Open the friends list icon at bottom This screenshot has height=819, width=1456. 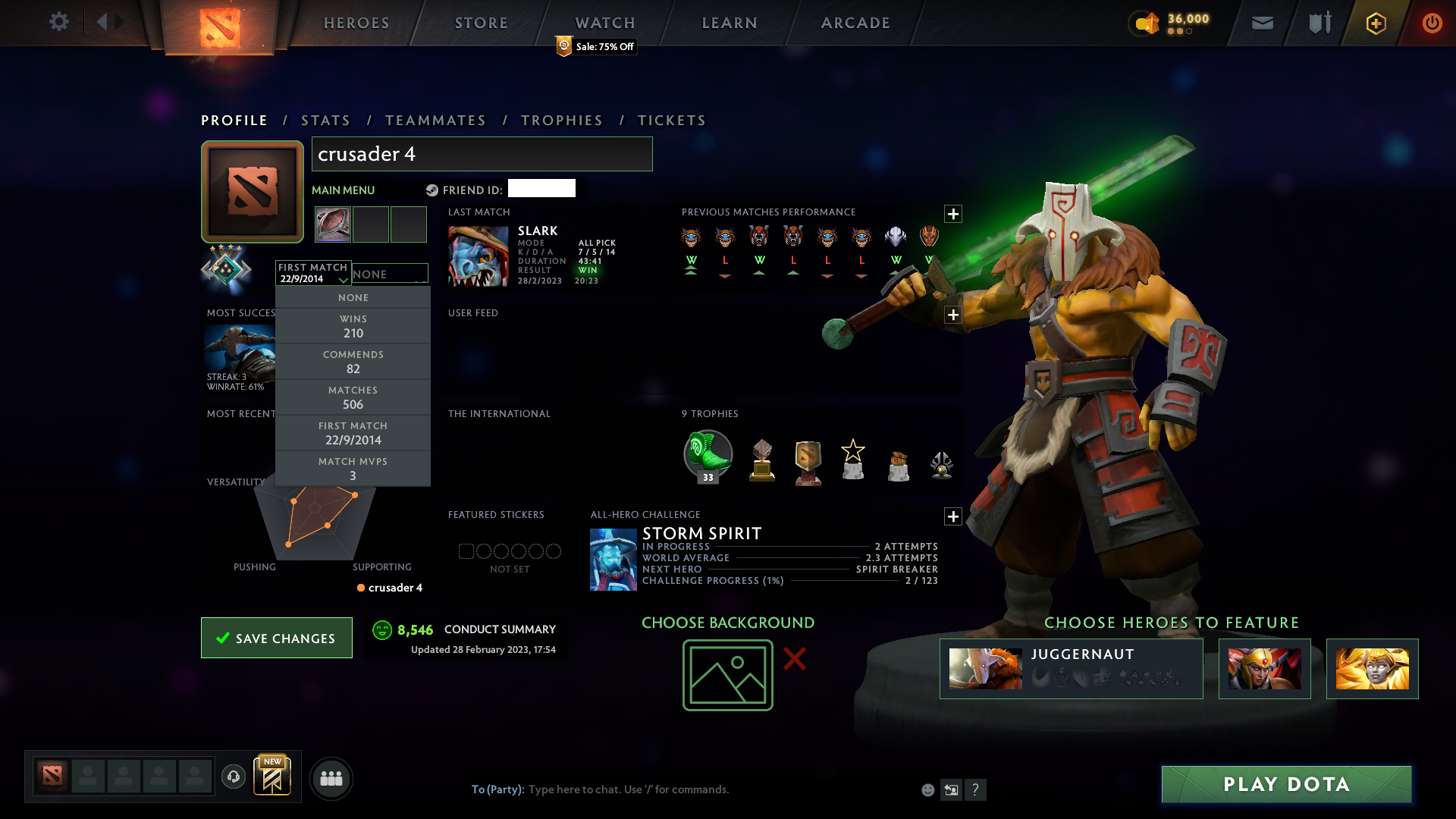331,778
